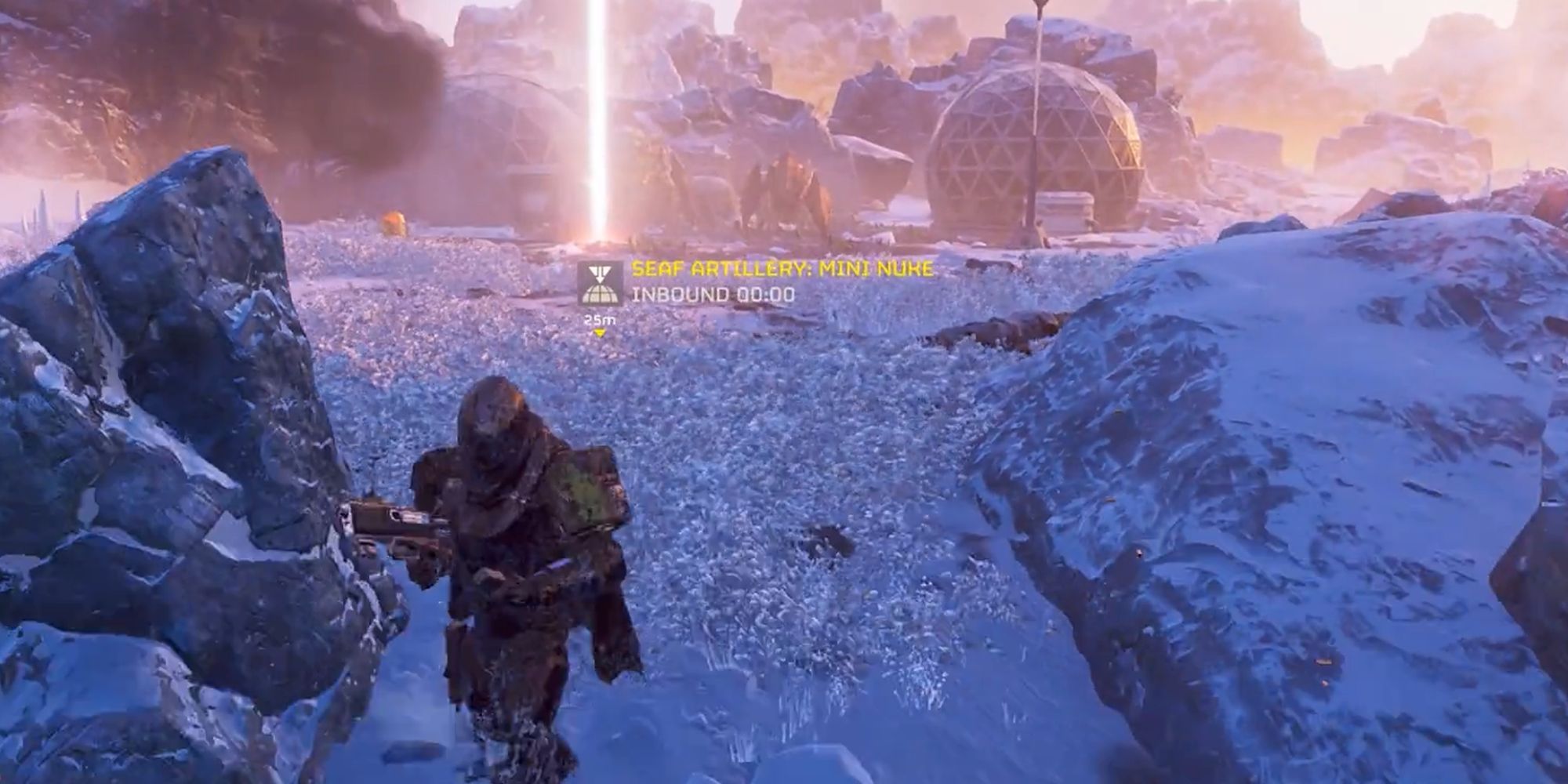The height and width of the screenshot is (784, 1568).
Task: Click the SEAF Artillery stratagem icon
Action: [601, 284]
